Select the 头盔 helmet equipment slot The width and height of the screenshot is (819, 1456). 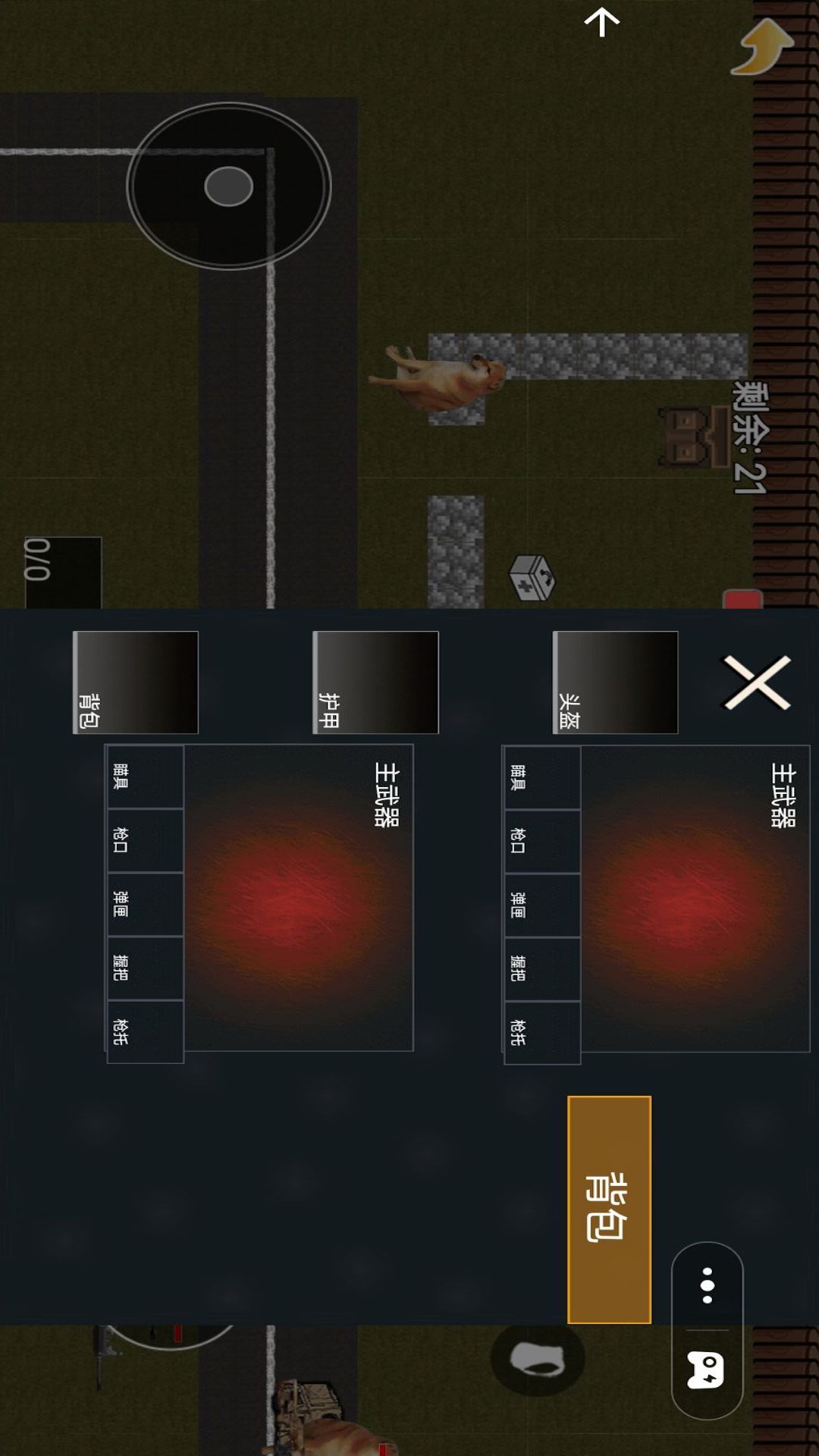click(615, 682)
